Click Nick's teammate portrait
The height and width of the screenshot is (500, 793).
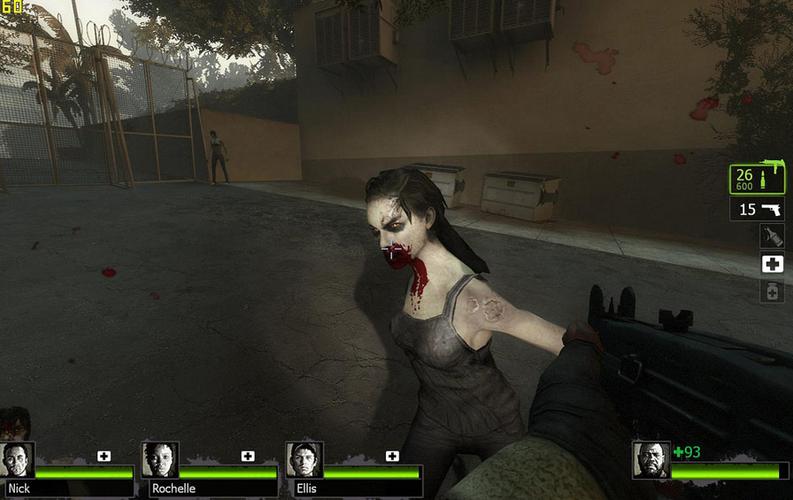[18, 460]
